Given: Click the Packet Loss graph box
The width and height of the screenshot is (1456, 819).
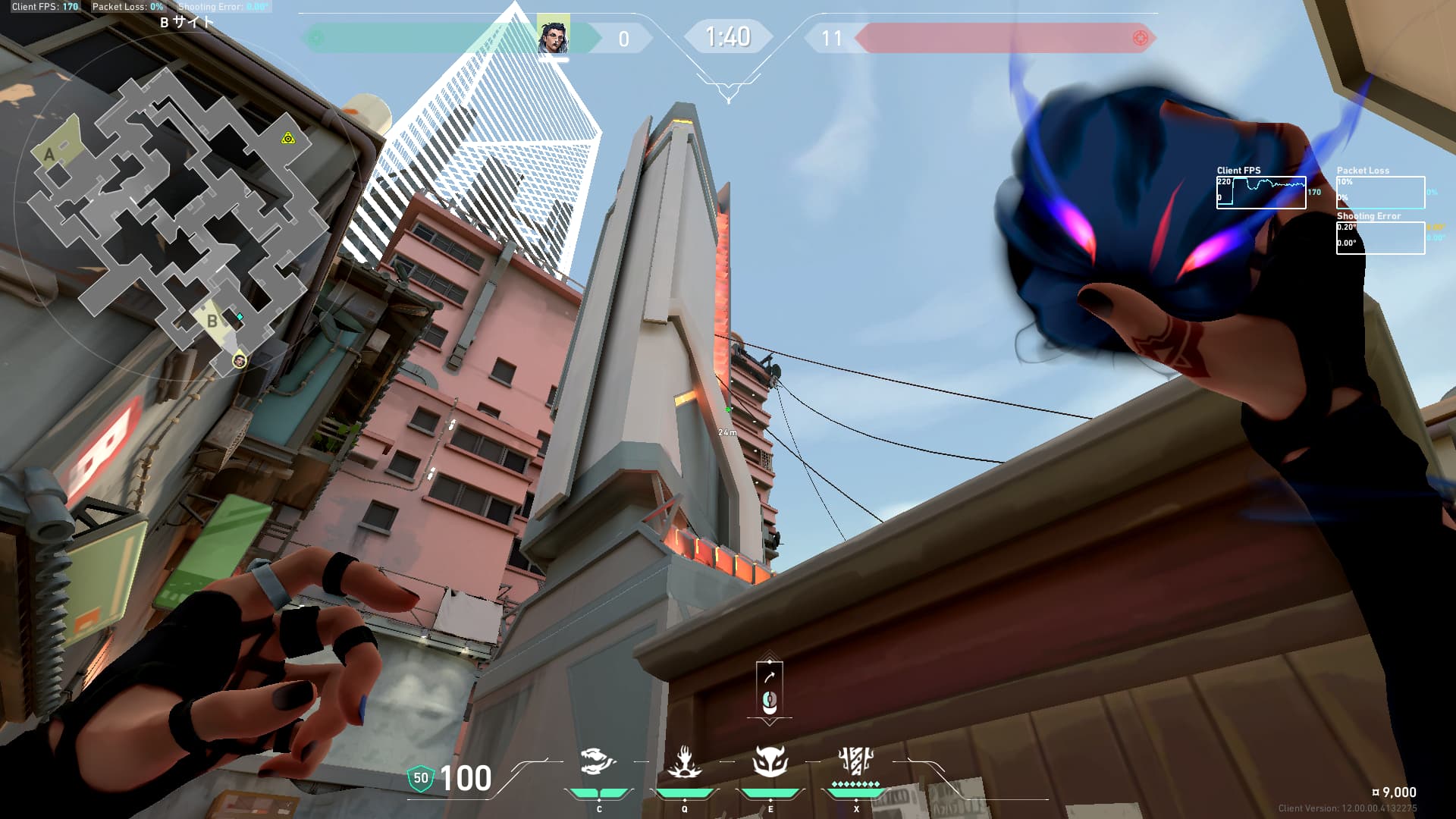Looking at the screenshot, I should [1380, 193].
